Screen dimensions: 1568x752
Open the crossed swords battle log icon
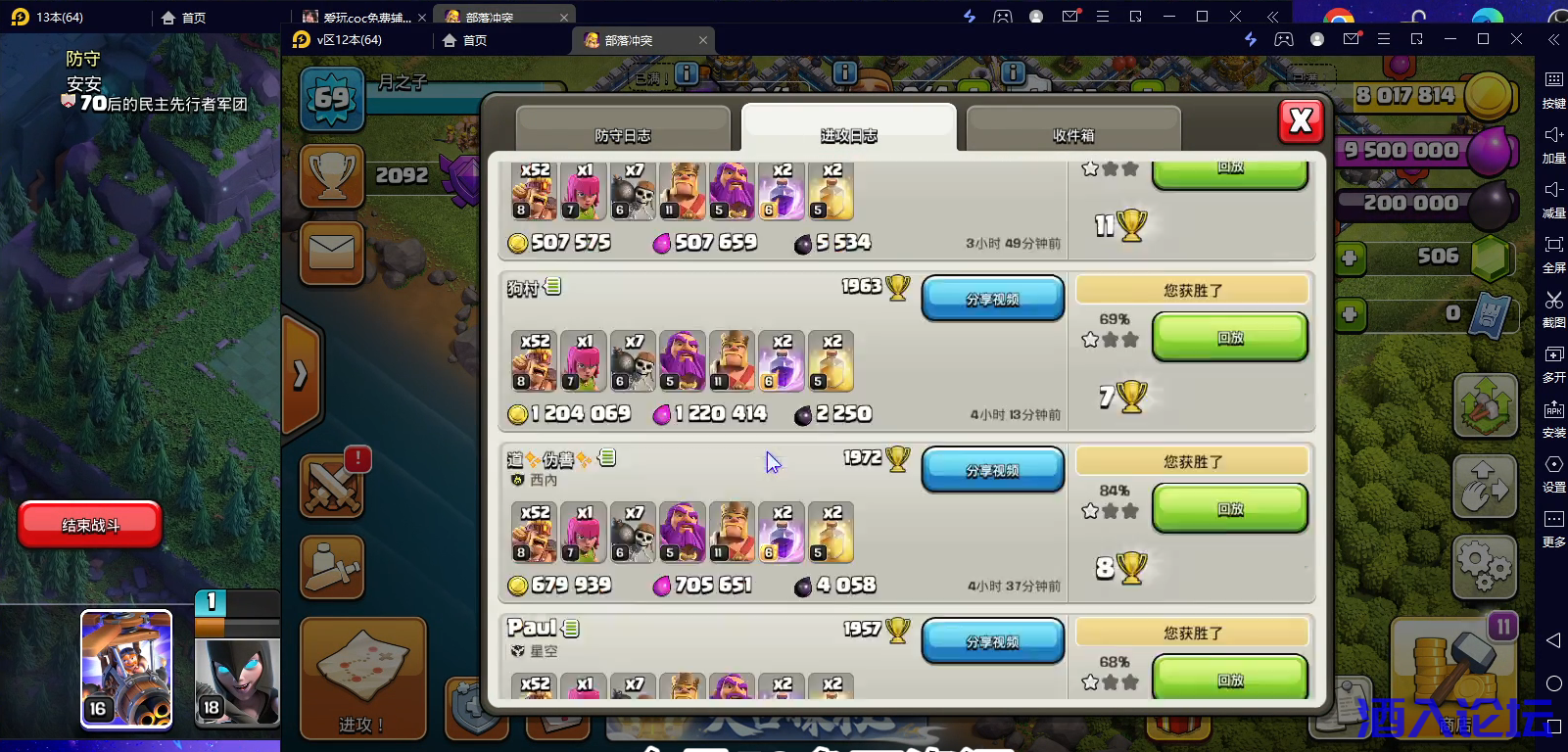332,487
